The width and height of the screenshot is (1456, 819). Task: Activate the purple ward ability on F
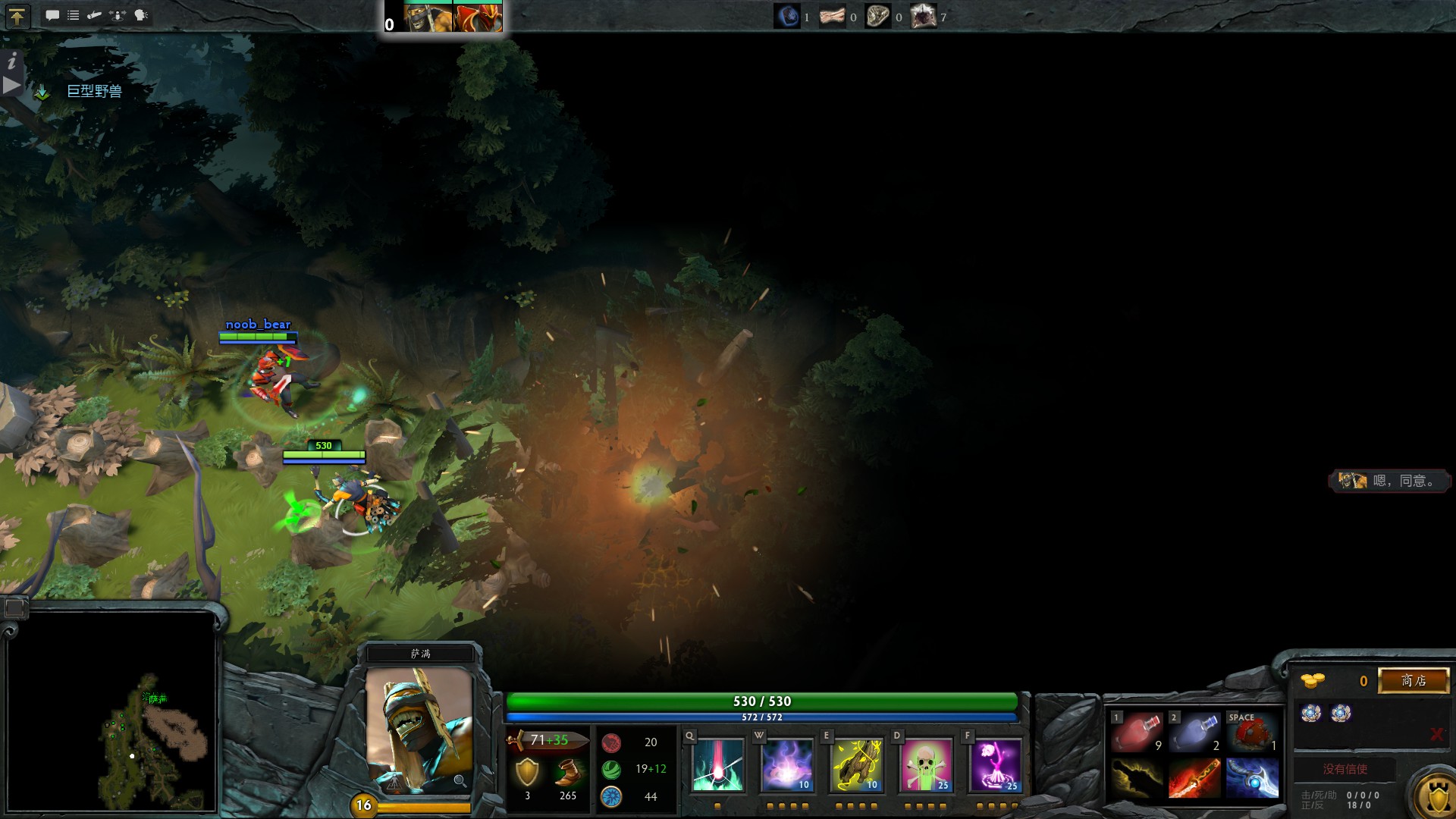995,765
